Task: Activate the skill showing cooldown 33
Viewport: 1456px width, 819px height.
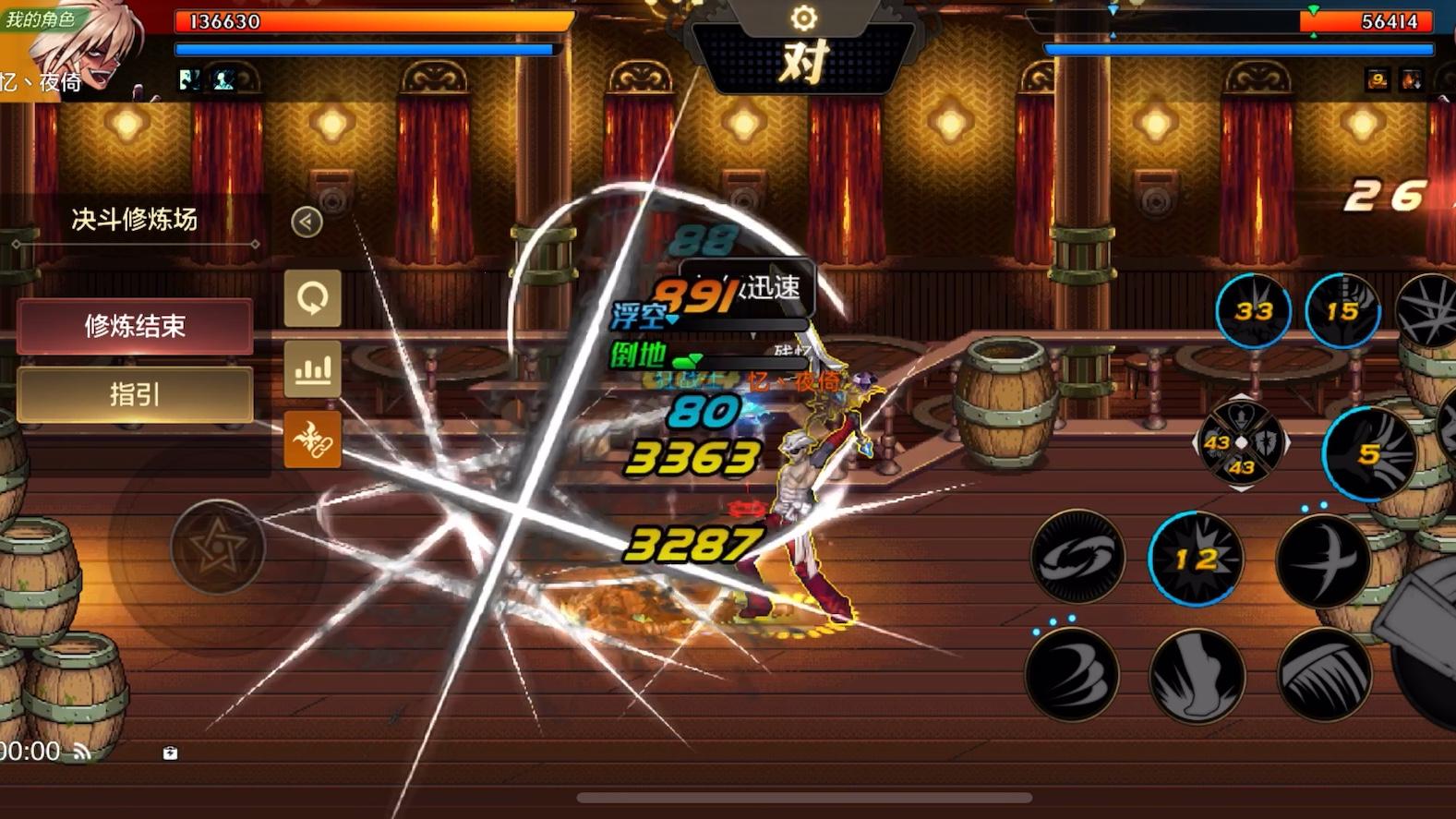Action: coord(1253,311)
